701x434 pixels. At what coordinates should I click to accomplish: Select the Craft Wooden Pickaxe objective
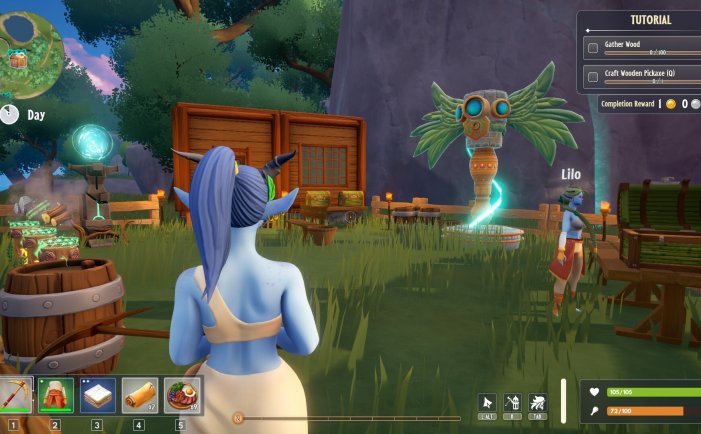[x=638, y=76]
